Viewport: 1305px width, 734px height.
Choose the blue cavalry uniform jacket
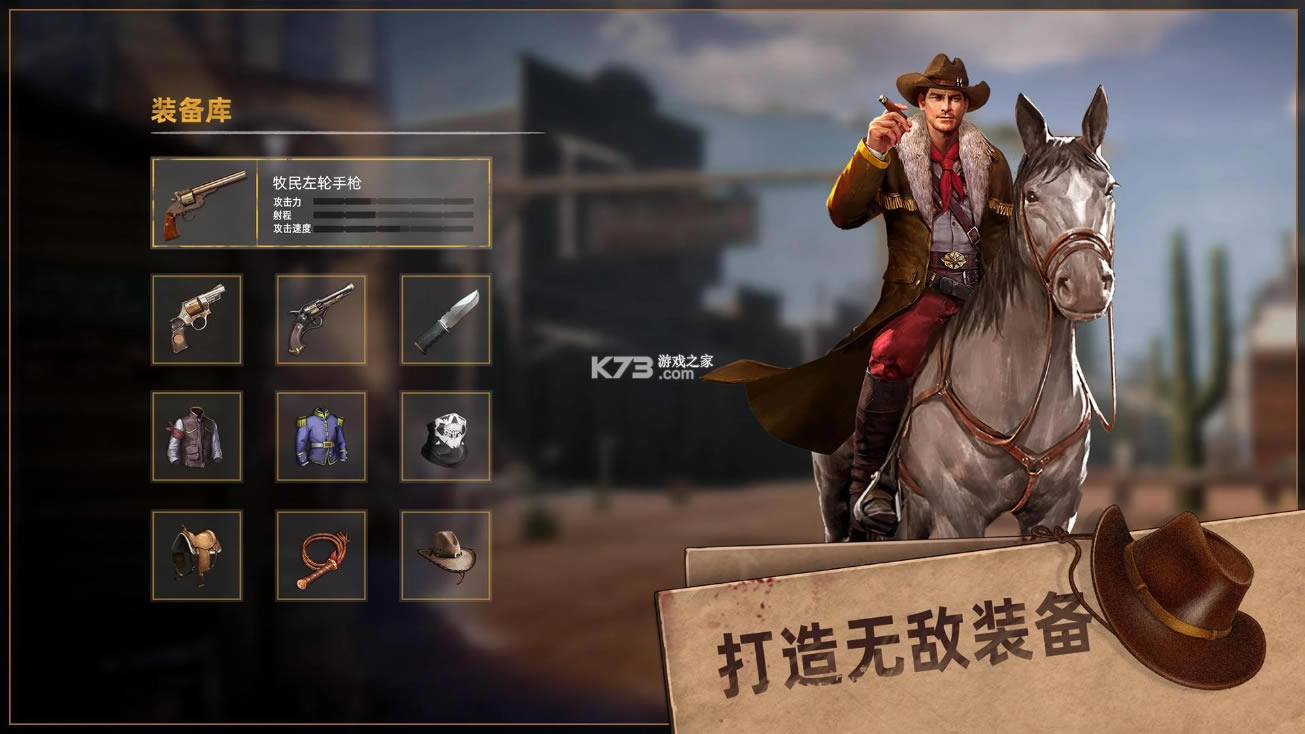(x=321, y=436)
